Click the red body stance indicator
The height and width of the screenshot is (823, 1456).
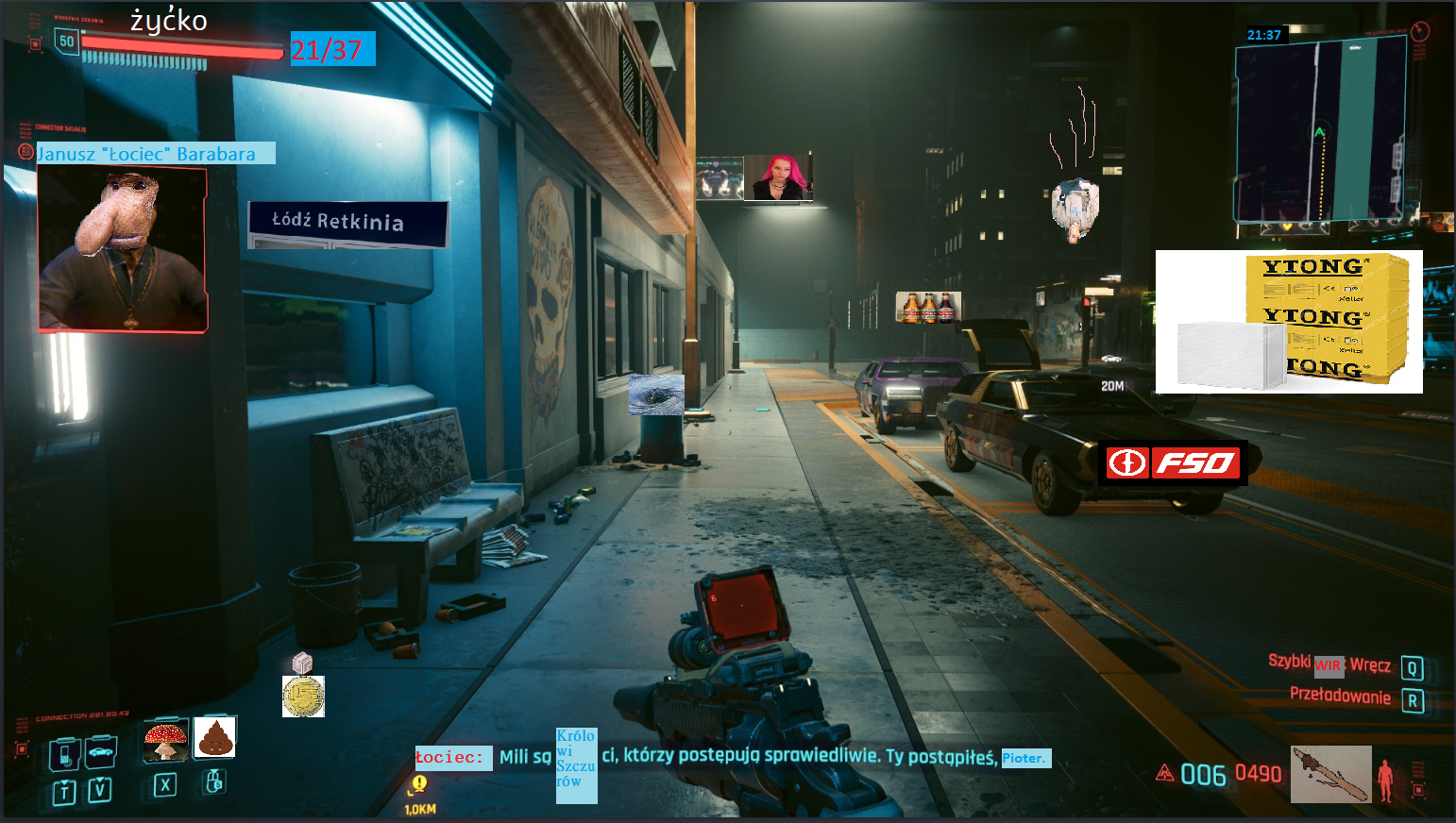click(x=1385, y=781)
